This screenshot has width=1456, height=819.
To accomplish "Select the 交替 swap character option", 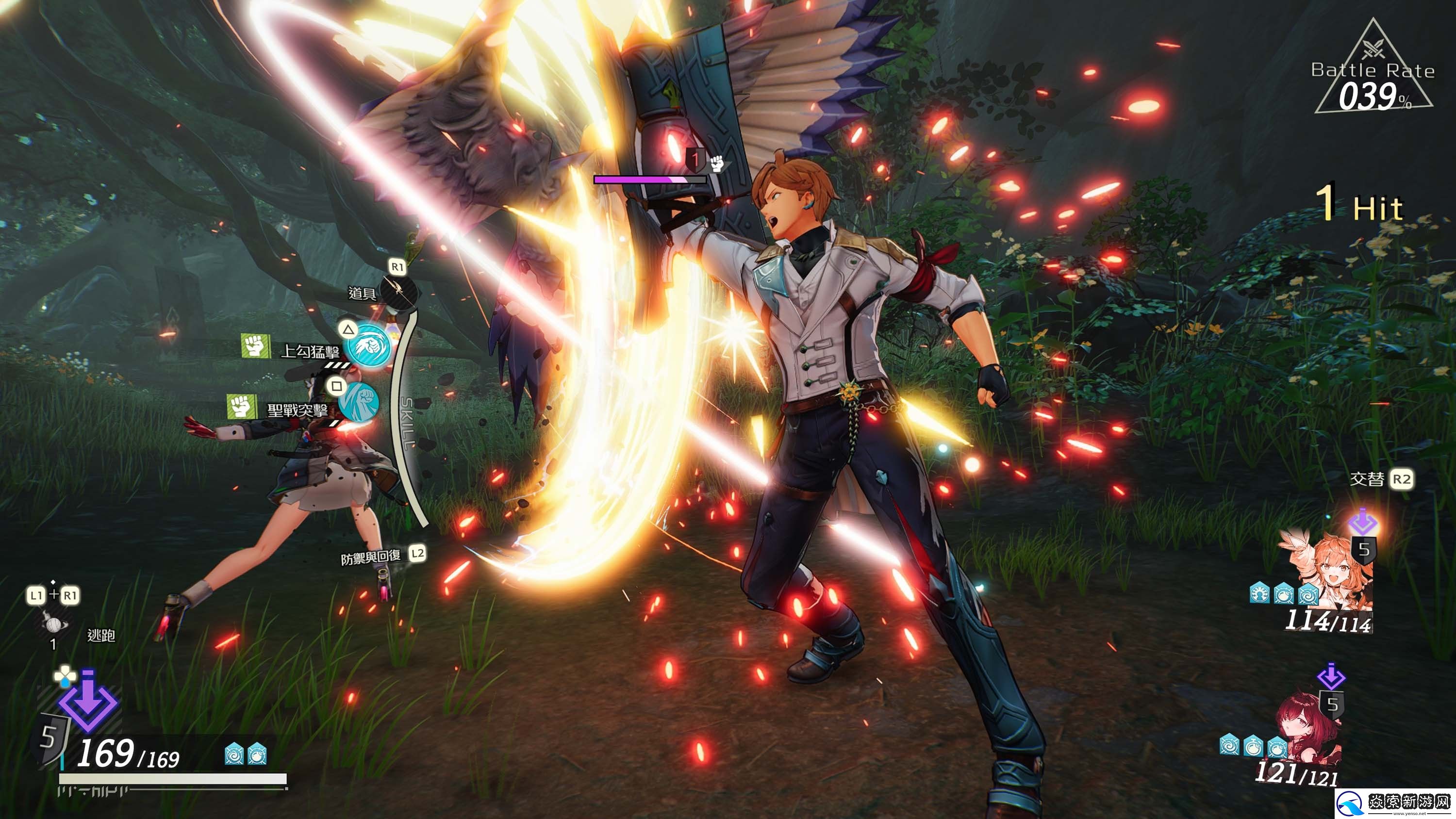I will pos(1368,479).
